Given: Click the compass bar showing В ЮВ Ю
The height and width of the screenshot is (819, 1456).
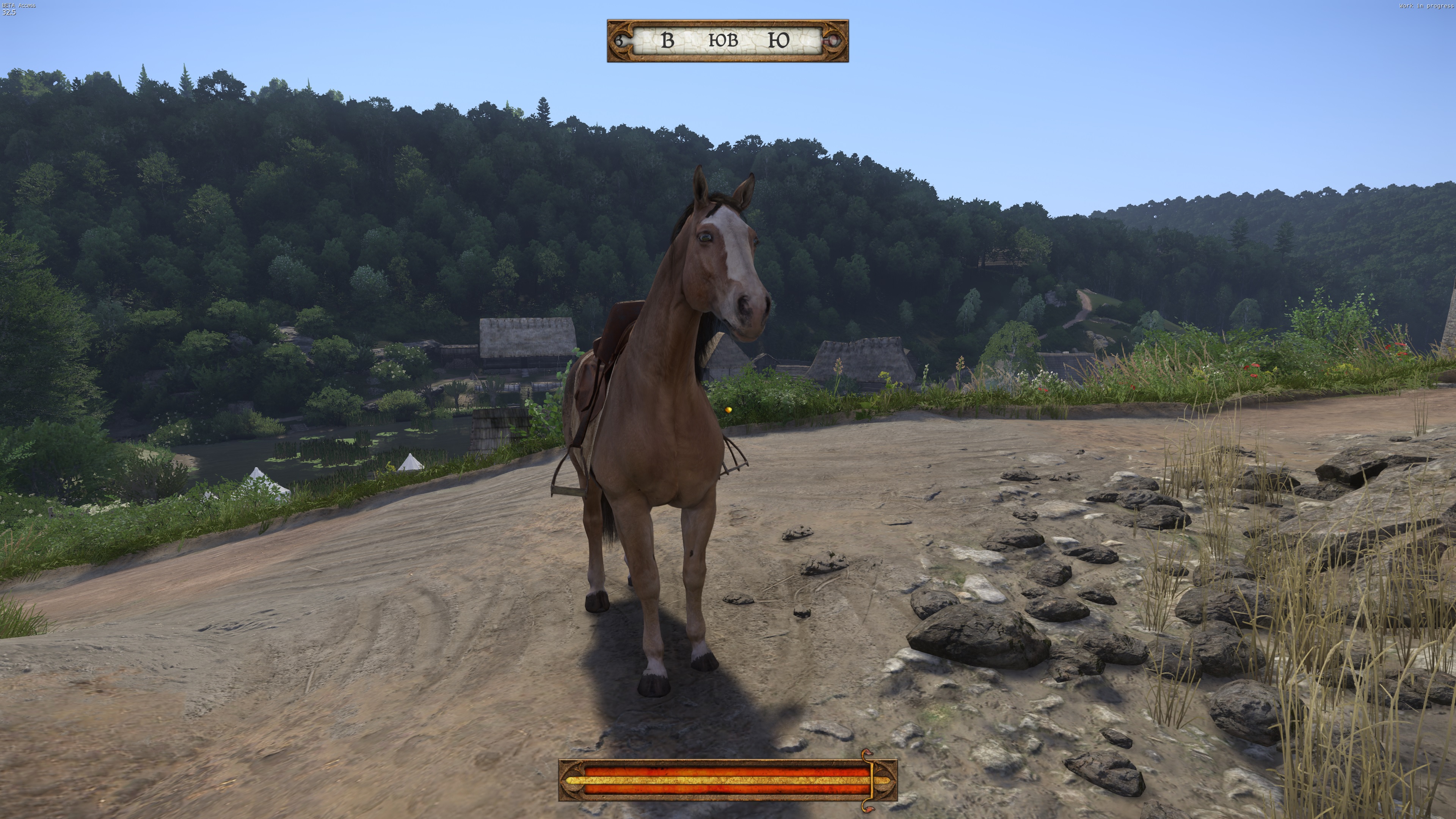Looking at the screenshot, I should click(x=727, y=41).
